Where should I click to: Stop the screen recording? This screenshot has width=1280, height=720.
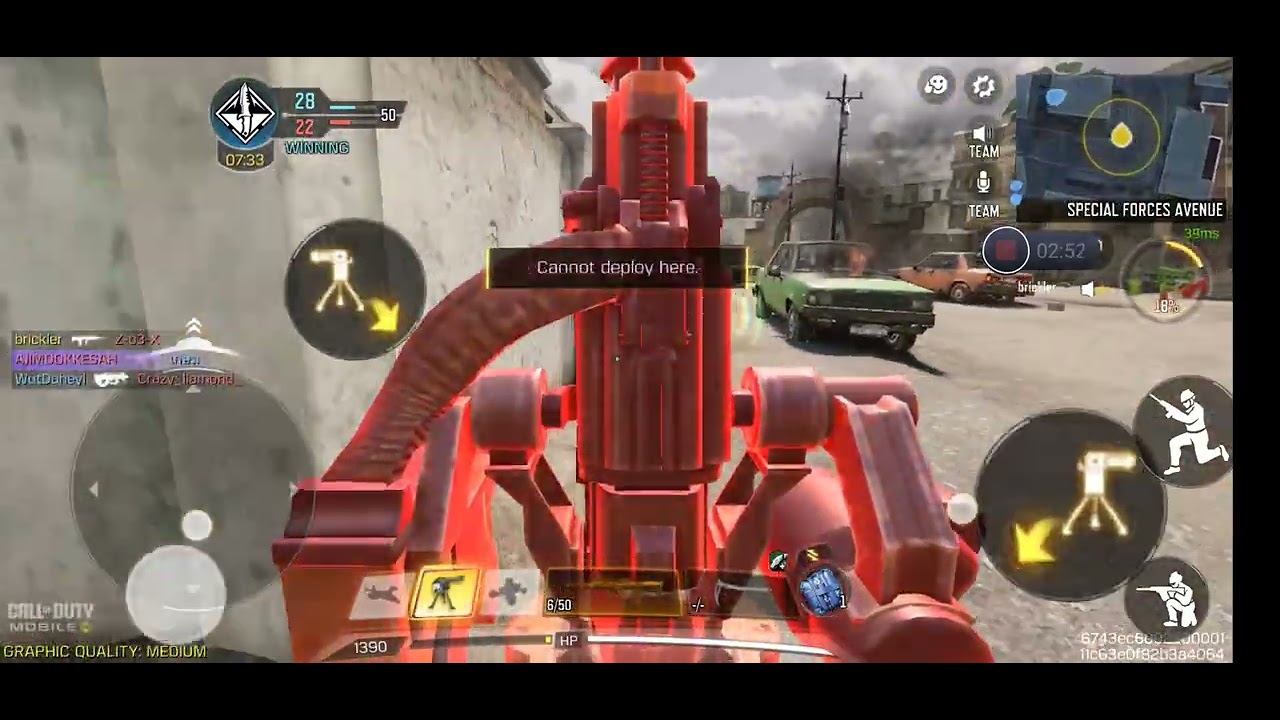coord(1005,250)
